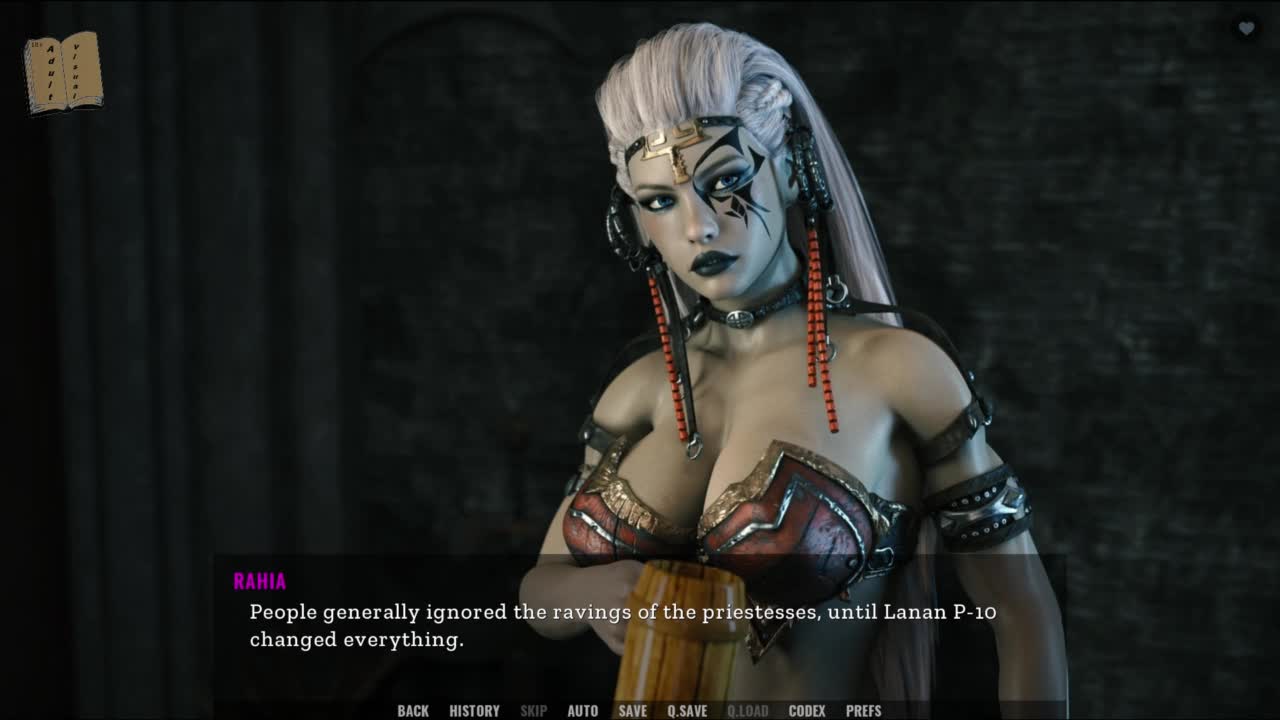Open PREFS settings menu
The height and width of the screenshot is (720, 1280).
864,711
